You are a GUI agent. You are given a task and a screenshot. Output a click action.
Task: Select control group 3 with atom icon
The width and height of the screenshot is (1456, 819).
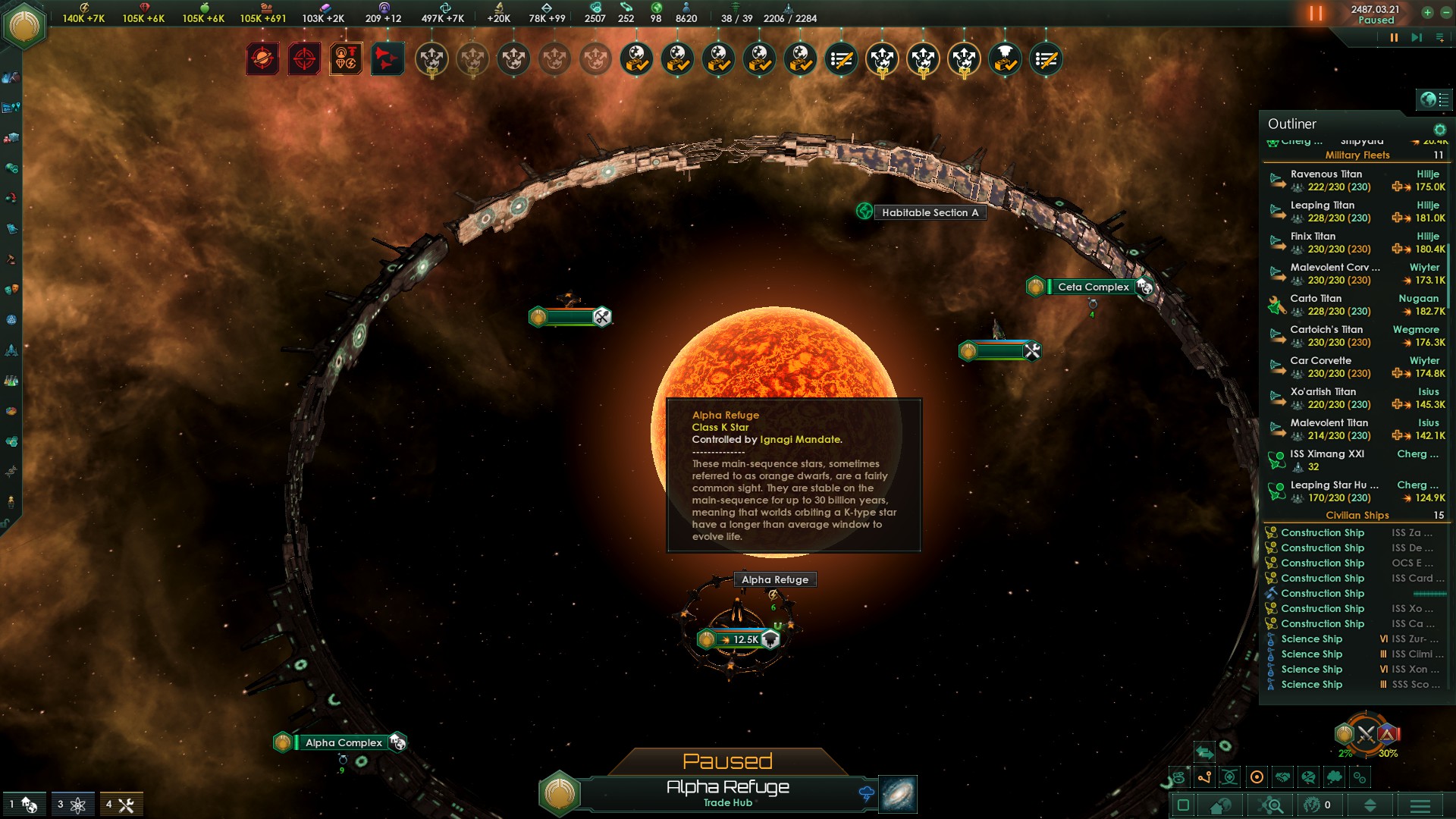(72, 805)
